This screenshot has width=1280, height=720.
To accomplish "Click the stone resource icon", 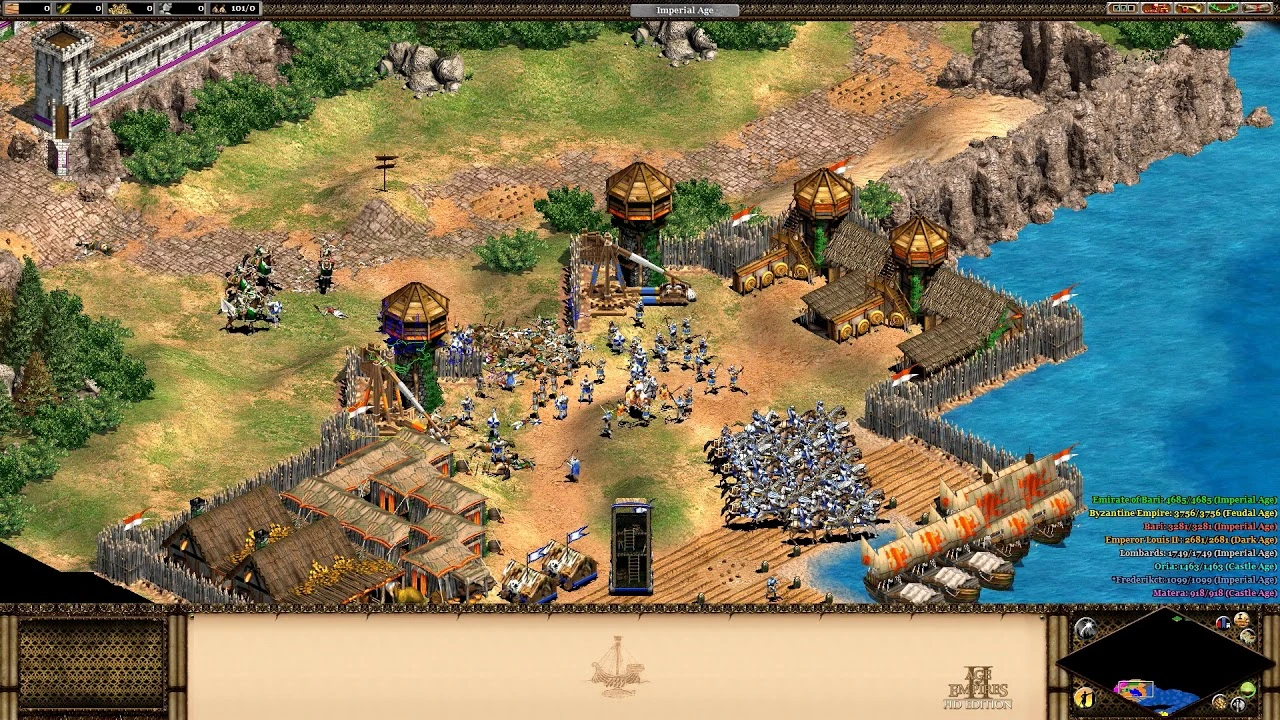I will [x=165, y=8].
